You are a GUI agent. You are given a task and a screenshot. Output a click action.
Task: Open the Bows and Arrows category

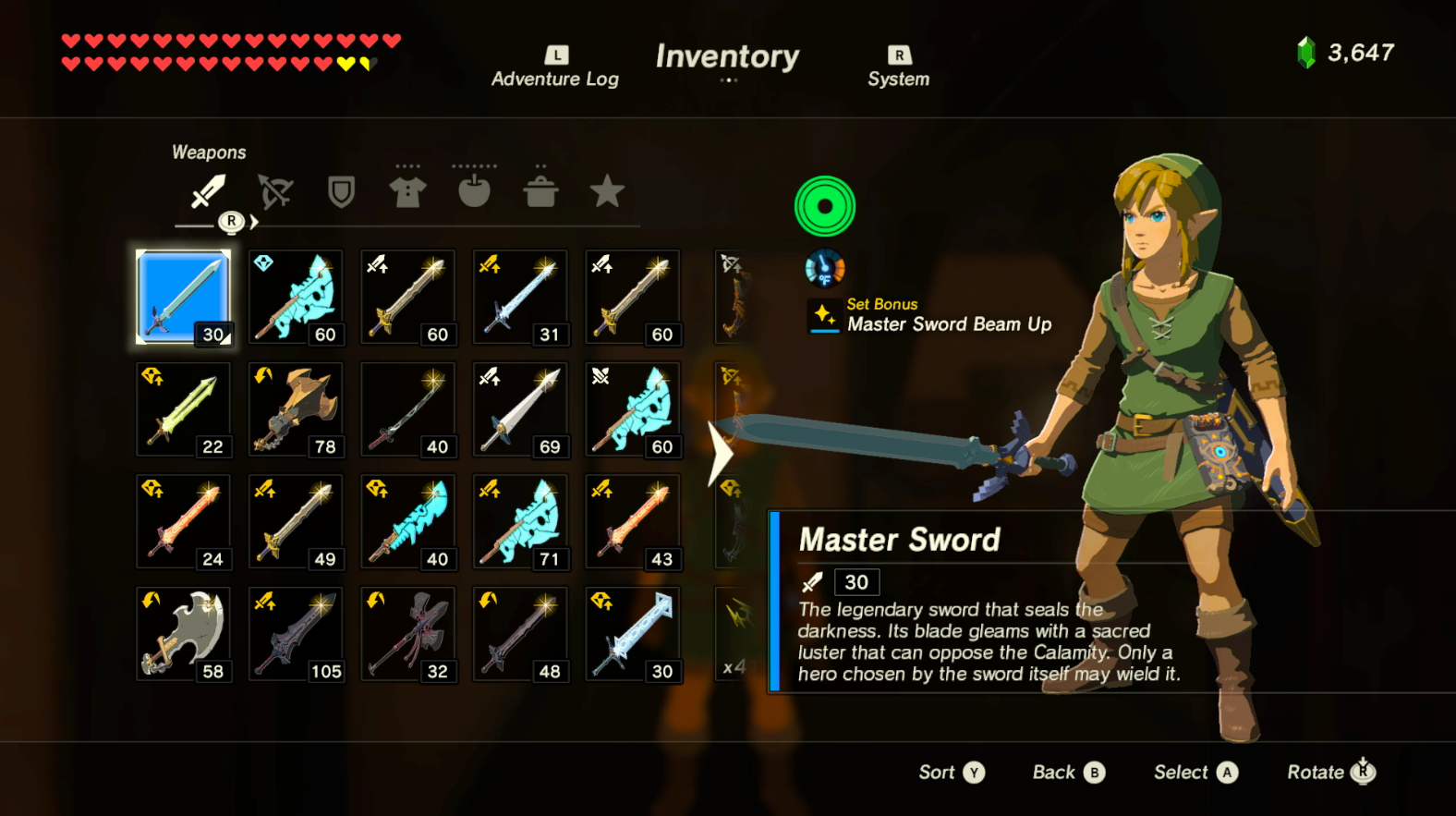pos(274,191)
